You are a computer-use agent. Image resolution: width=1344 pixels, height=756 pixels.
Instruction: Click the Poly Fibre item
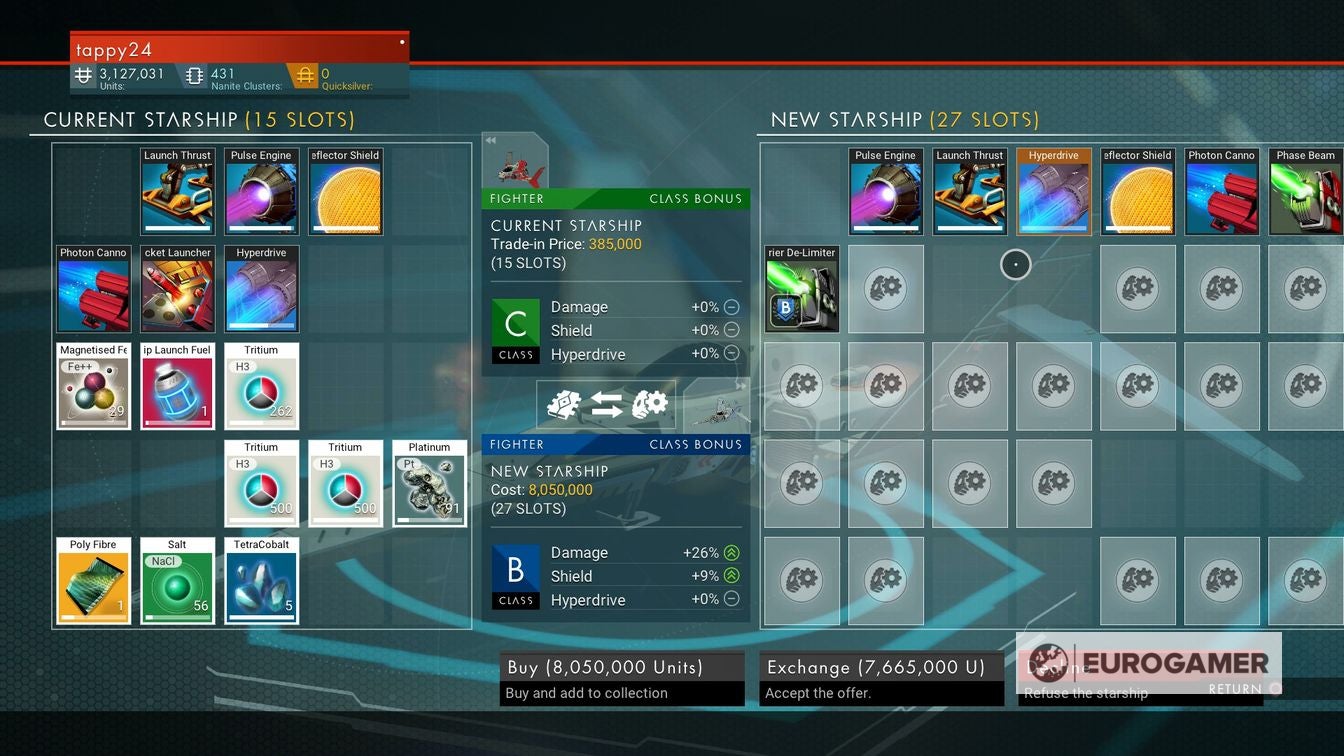tap(93, 580)
